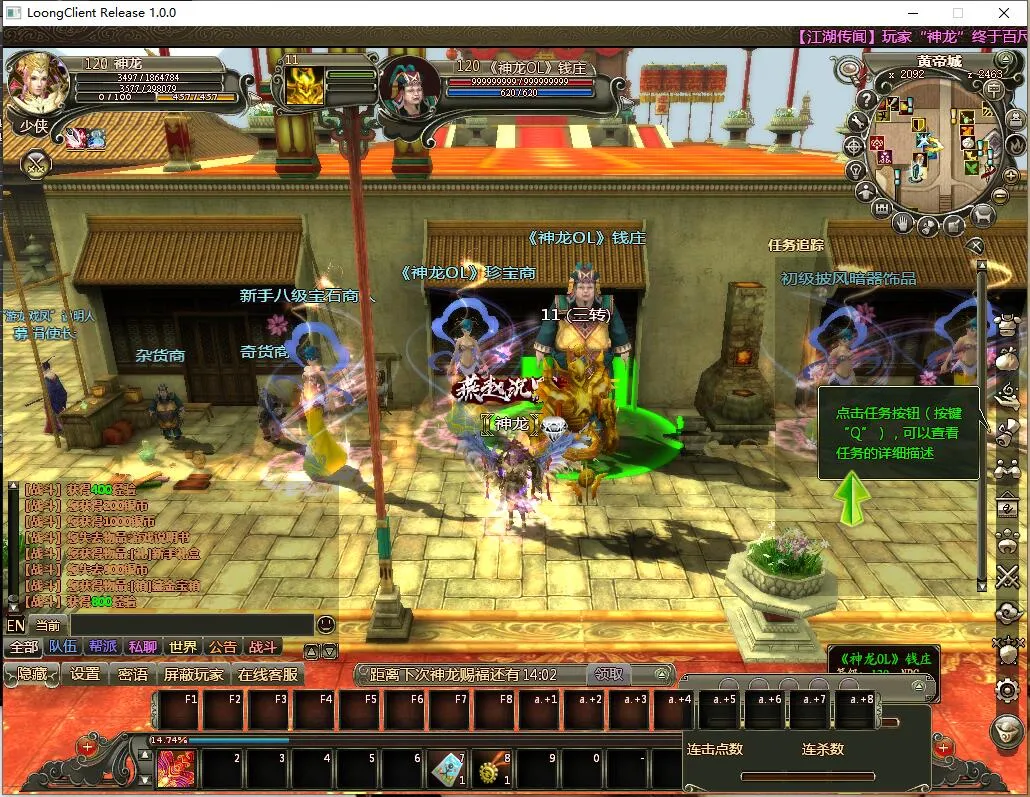The height and width of the screenshot is (797, 1030).
Task: Close the LoongClient window
Action: coord(1004,13)
